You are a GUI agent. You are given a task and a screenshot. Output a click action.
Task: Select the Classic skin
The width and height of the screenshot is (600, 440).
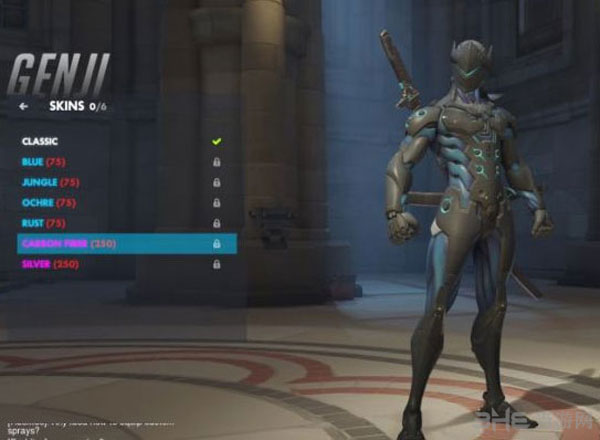(x=40, y=141)
